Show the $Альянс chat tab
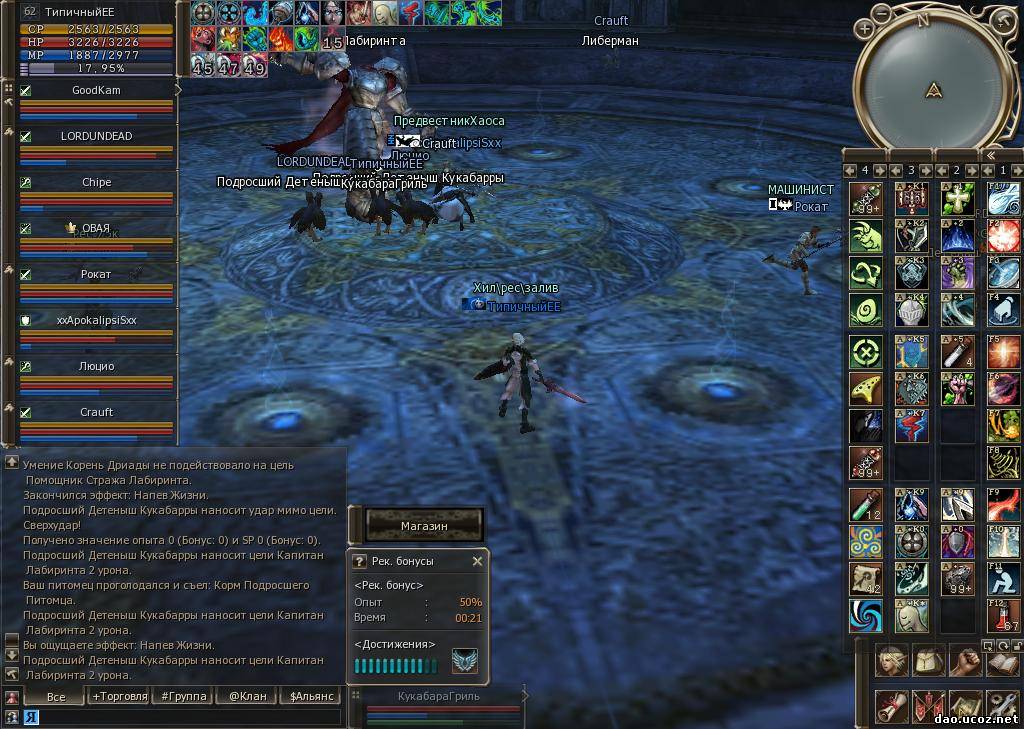 tap(311, 696)
